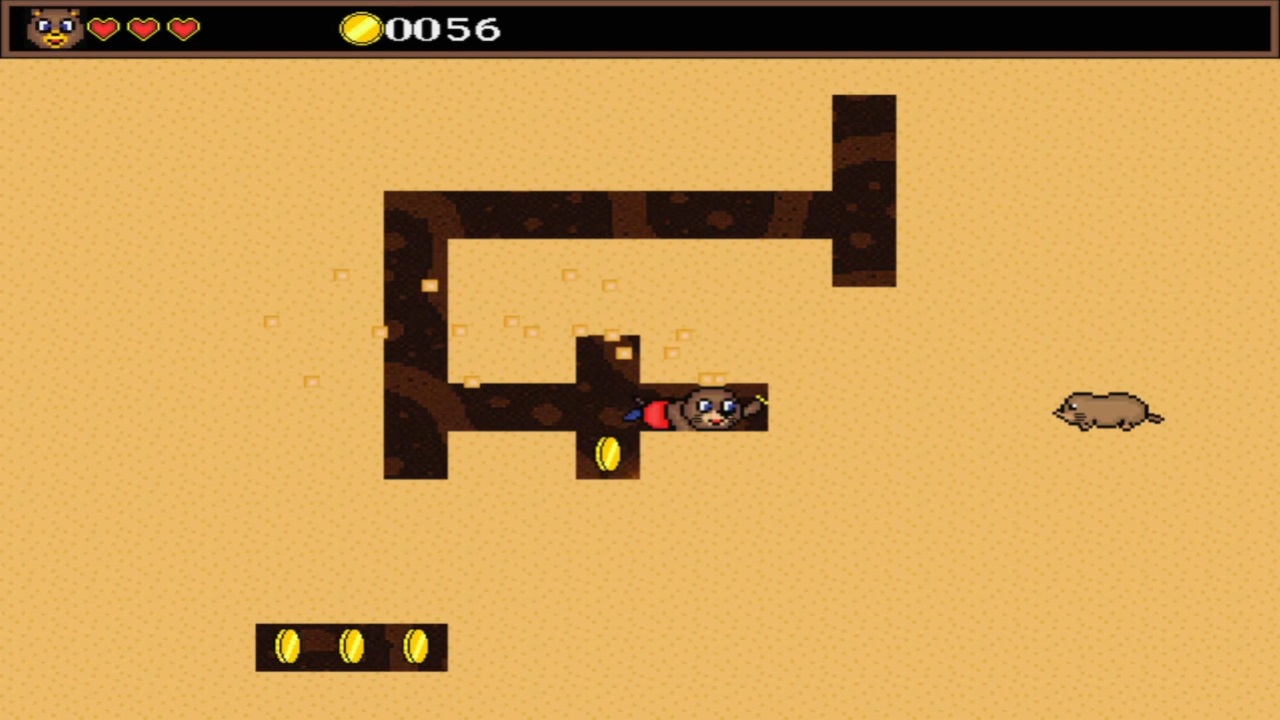Viewport: 1280px width, 720px height.
Task: Click the coin inside the vertical tunnel shaft
Action: tap(607, 453)
